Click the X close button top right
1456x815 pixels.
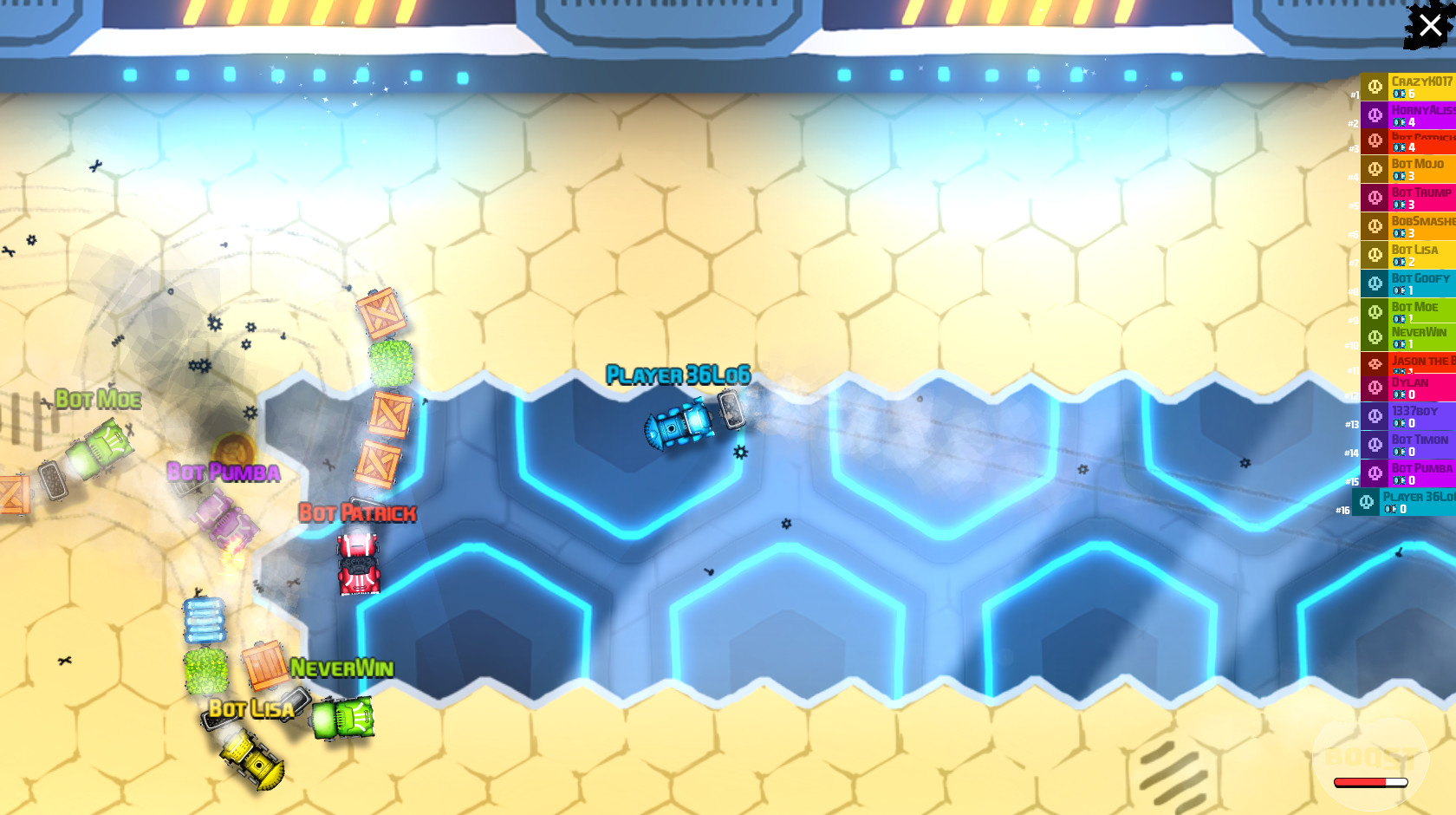[x=1429, y=25]
